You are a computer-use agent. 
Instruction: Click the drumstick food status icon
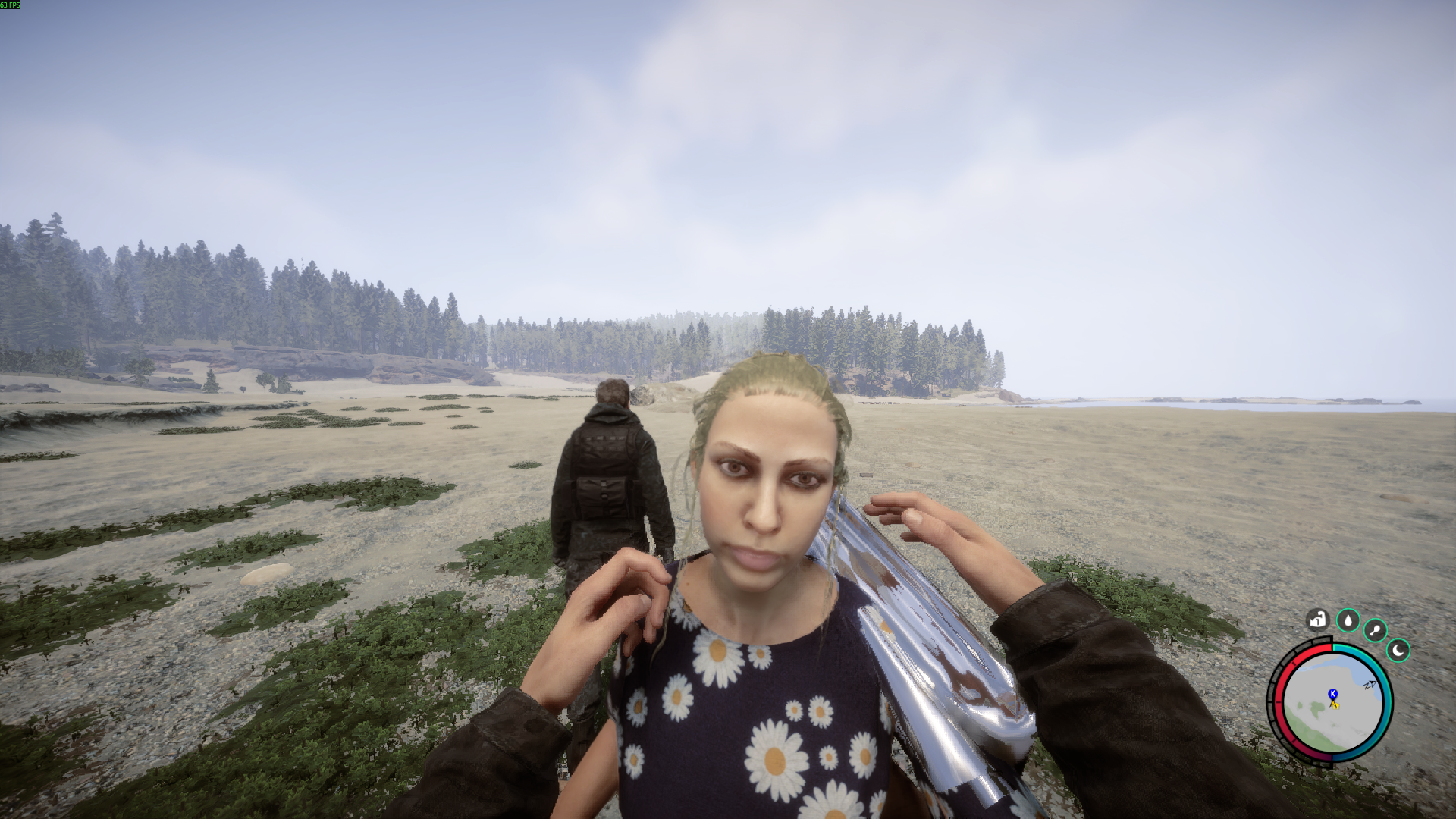(1375, 629)
